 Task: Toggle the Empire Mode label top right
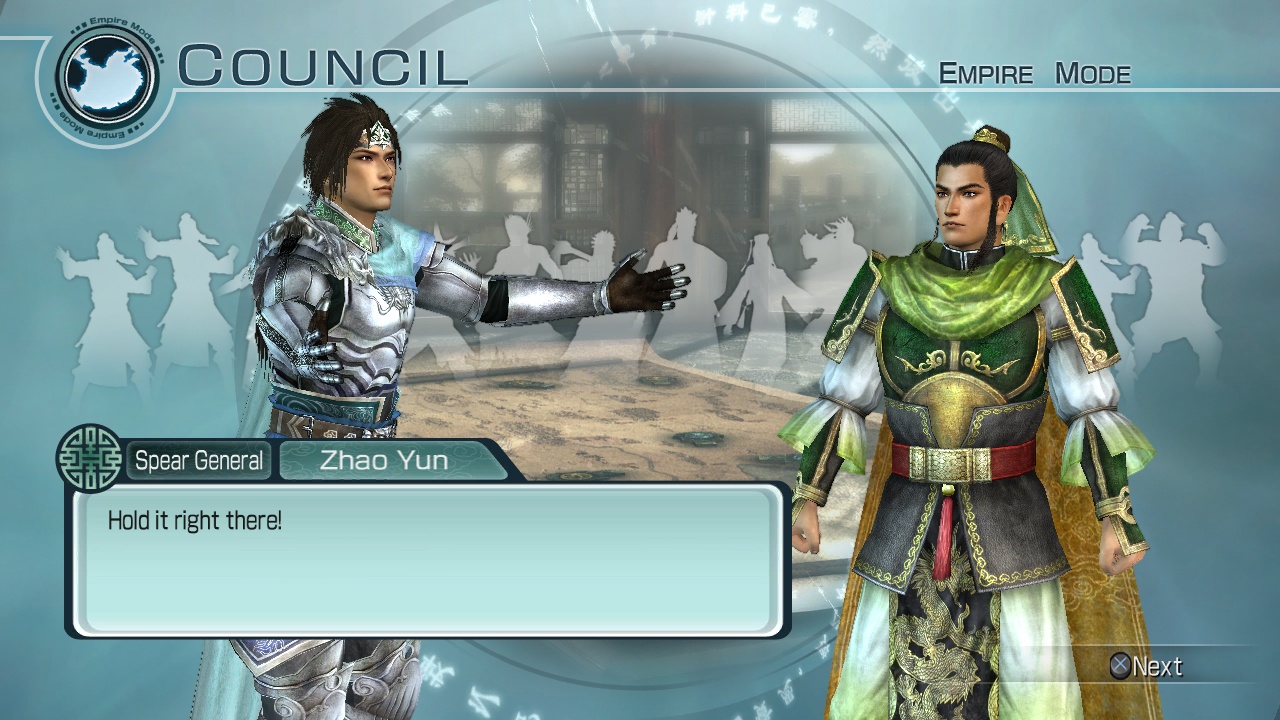[x=1037, y=72]
